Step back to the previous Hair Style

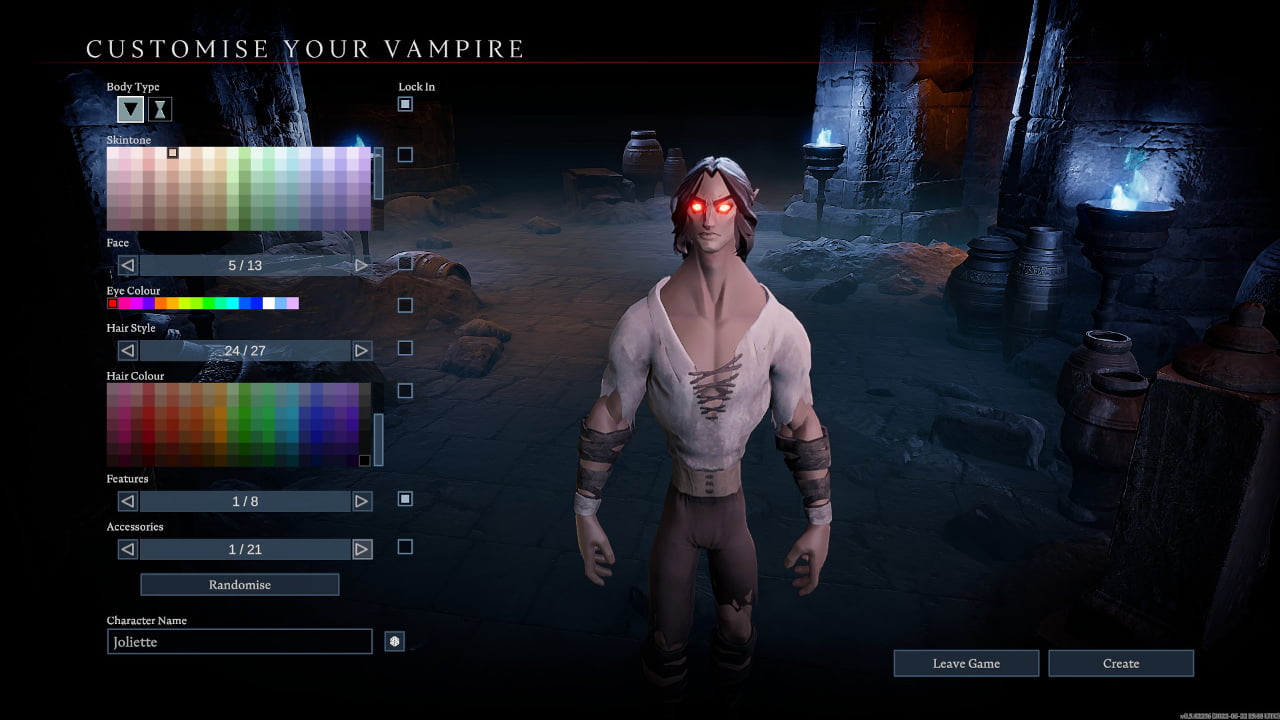coord(127,351)
